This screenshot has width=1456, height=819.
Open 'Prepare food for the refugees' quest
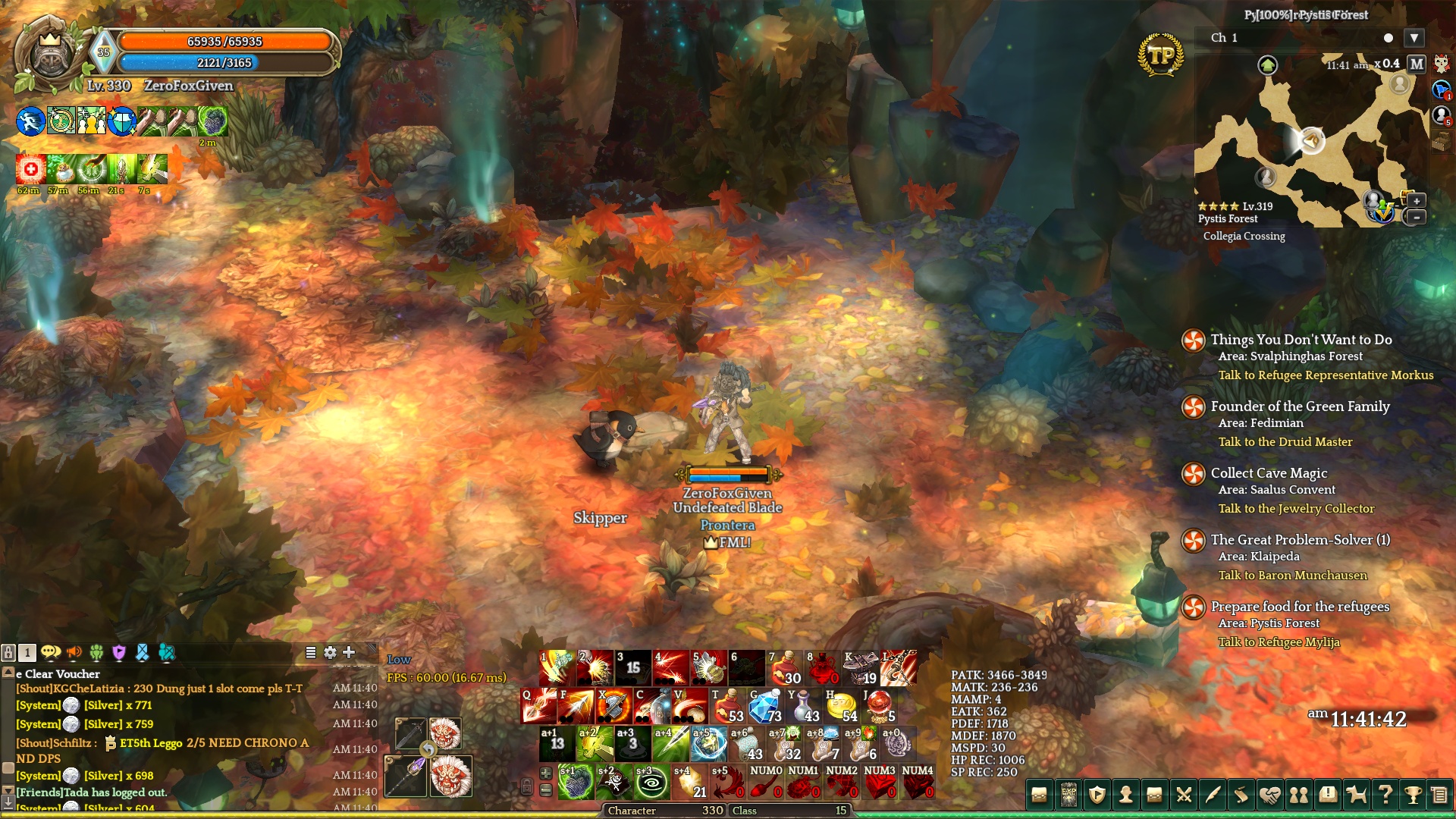[1300, 607]
